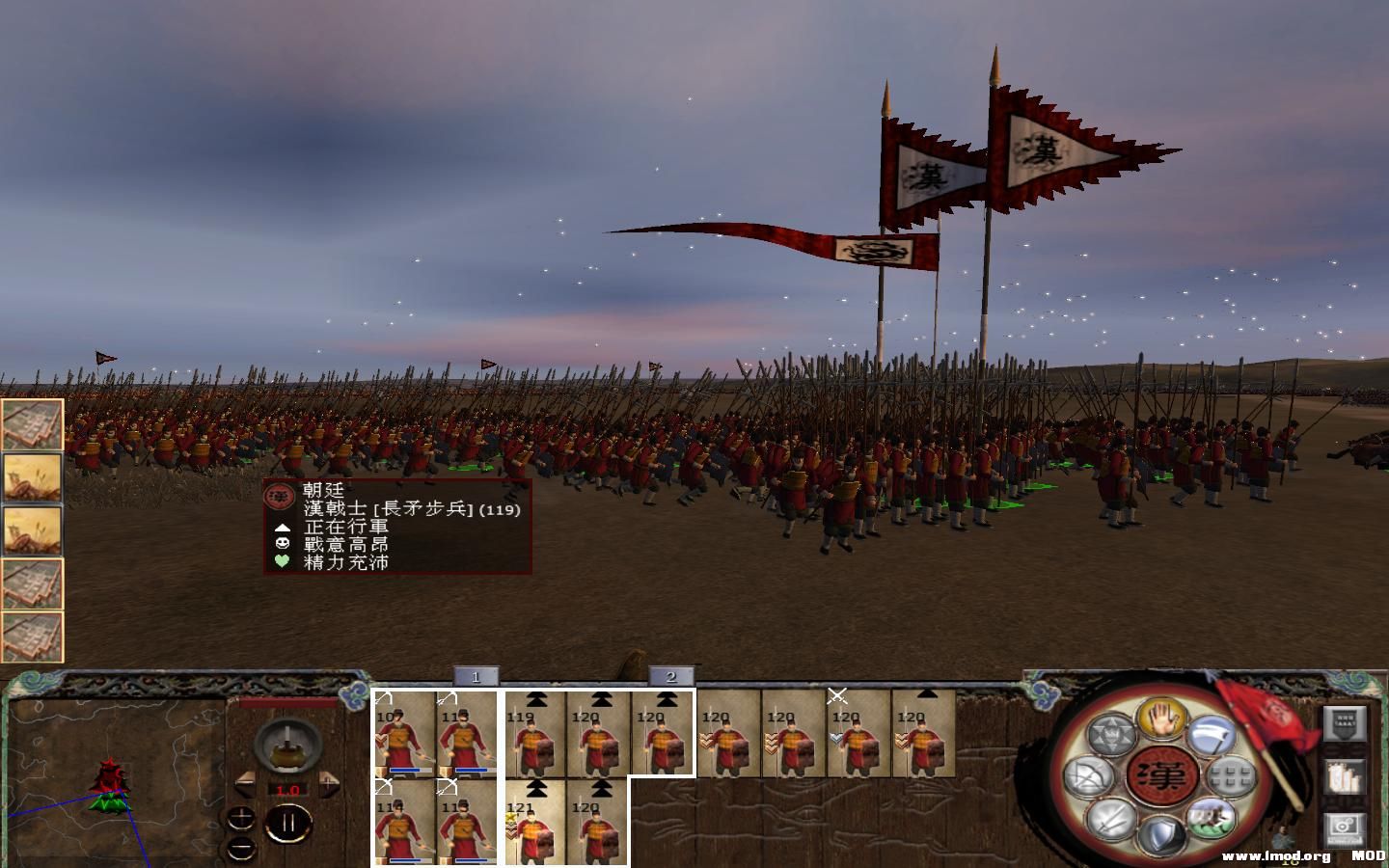
Task: Click the scrolls icon on the right panel
Action: pos(1345,777)
